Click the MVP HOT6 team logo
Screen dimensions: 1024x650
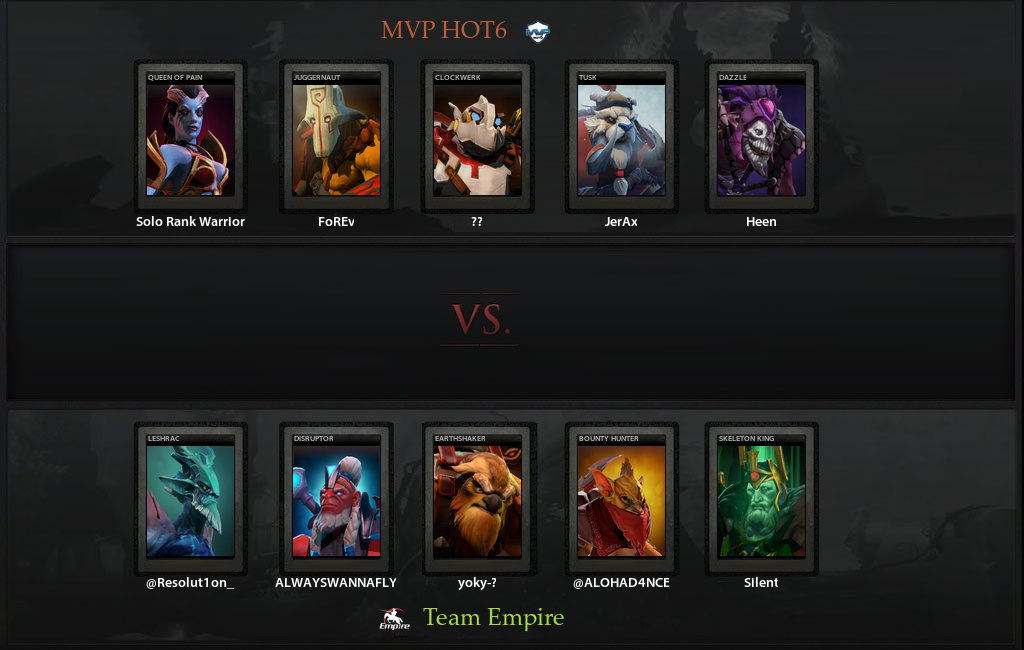[538, 31]
